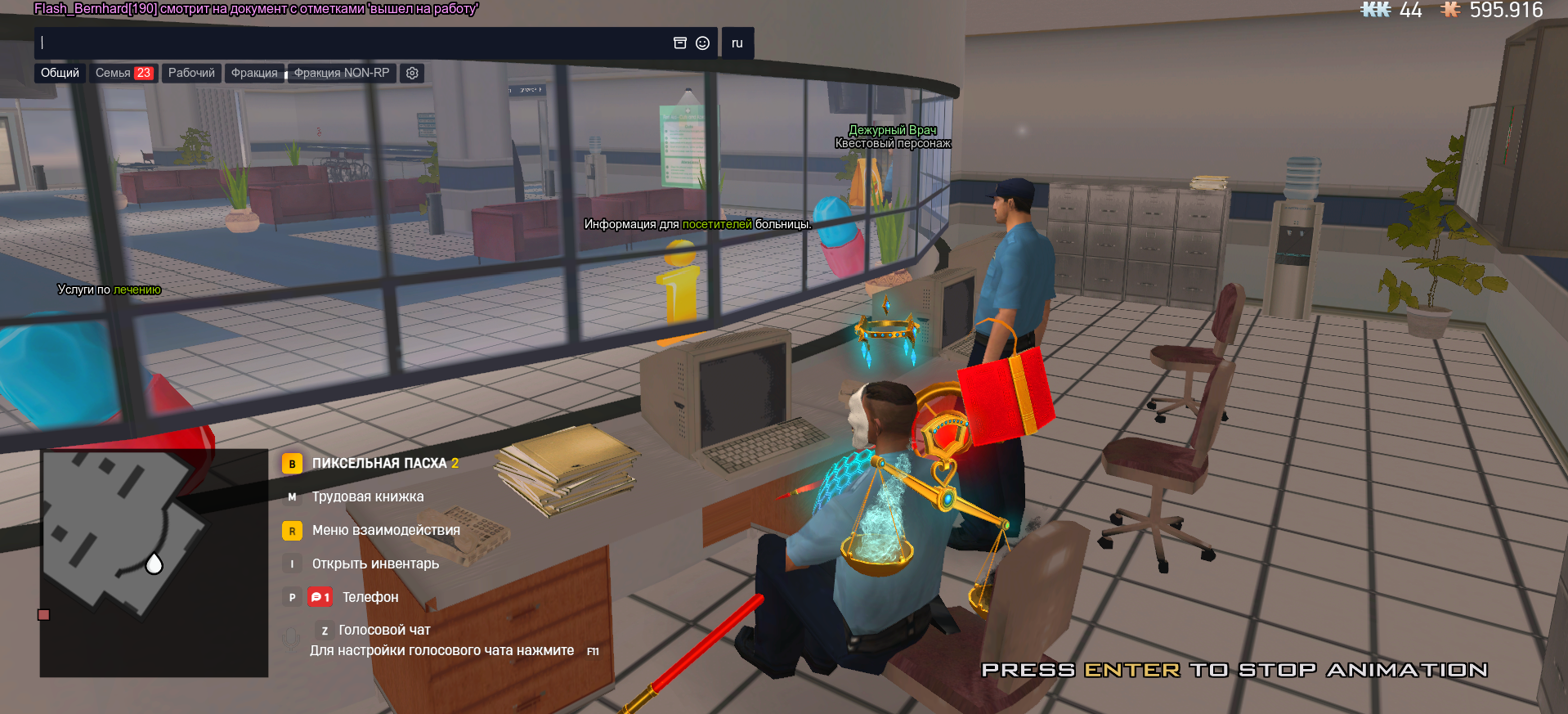
Task: Choose Открыть инвентарь
Action: coord(374,564)
